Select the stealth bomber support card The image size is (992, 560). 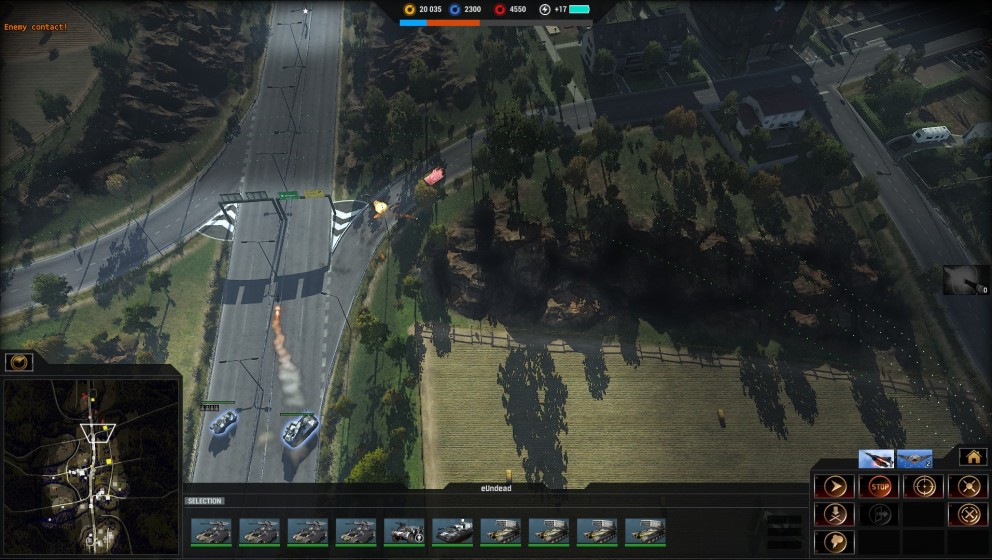coord(914,459)
